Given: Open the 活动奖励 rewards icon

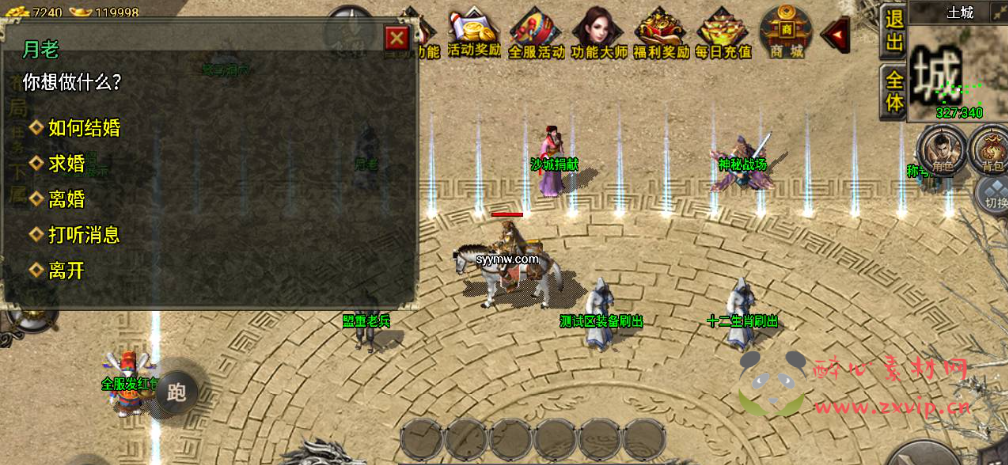Looking at the screenshot, I should (474, 32).
